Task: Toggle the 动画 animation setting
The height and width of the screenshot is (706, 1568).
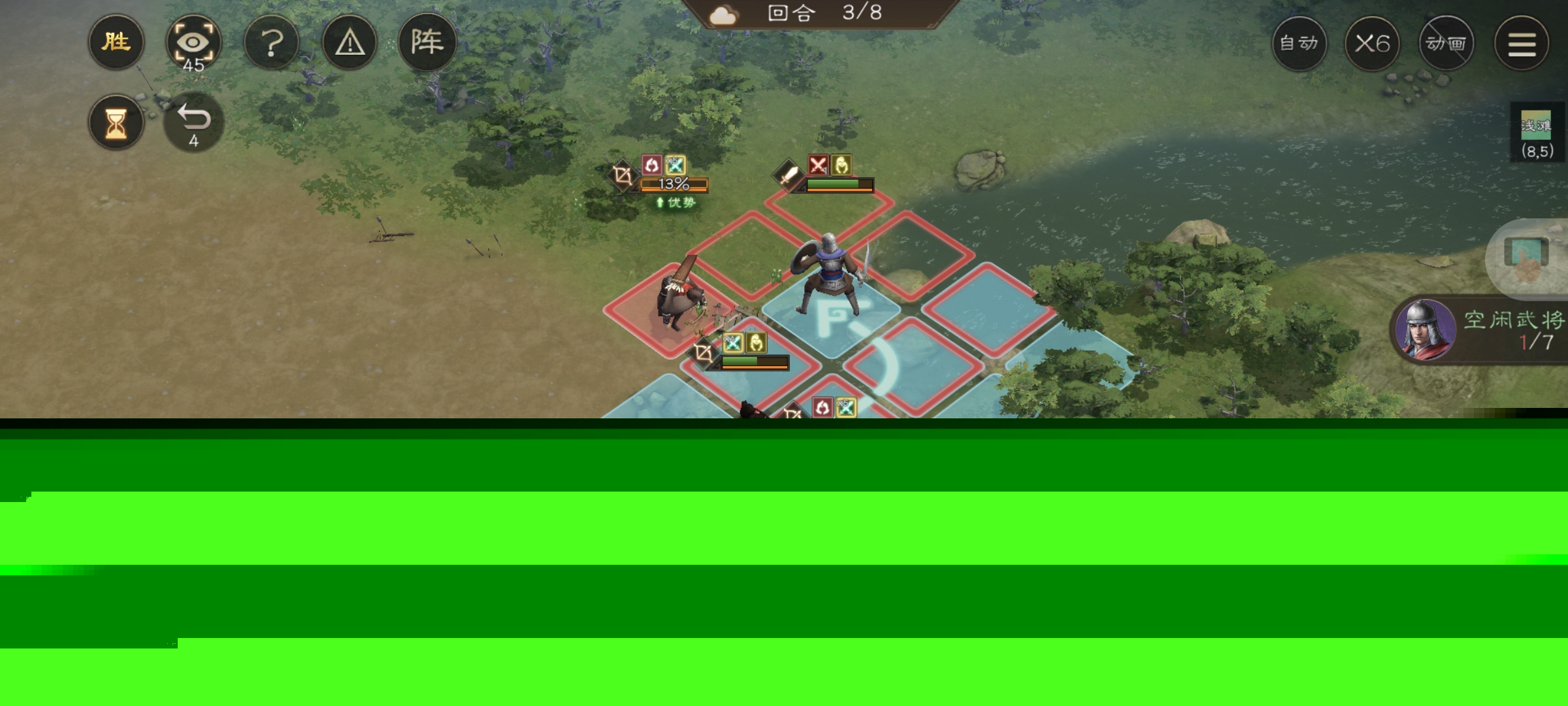Action: pyautogui.click(x=1446, y=42)
